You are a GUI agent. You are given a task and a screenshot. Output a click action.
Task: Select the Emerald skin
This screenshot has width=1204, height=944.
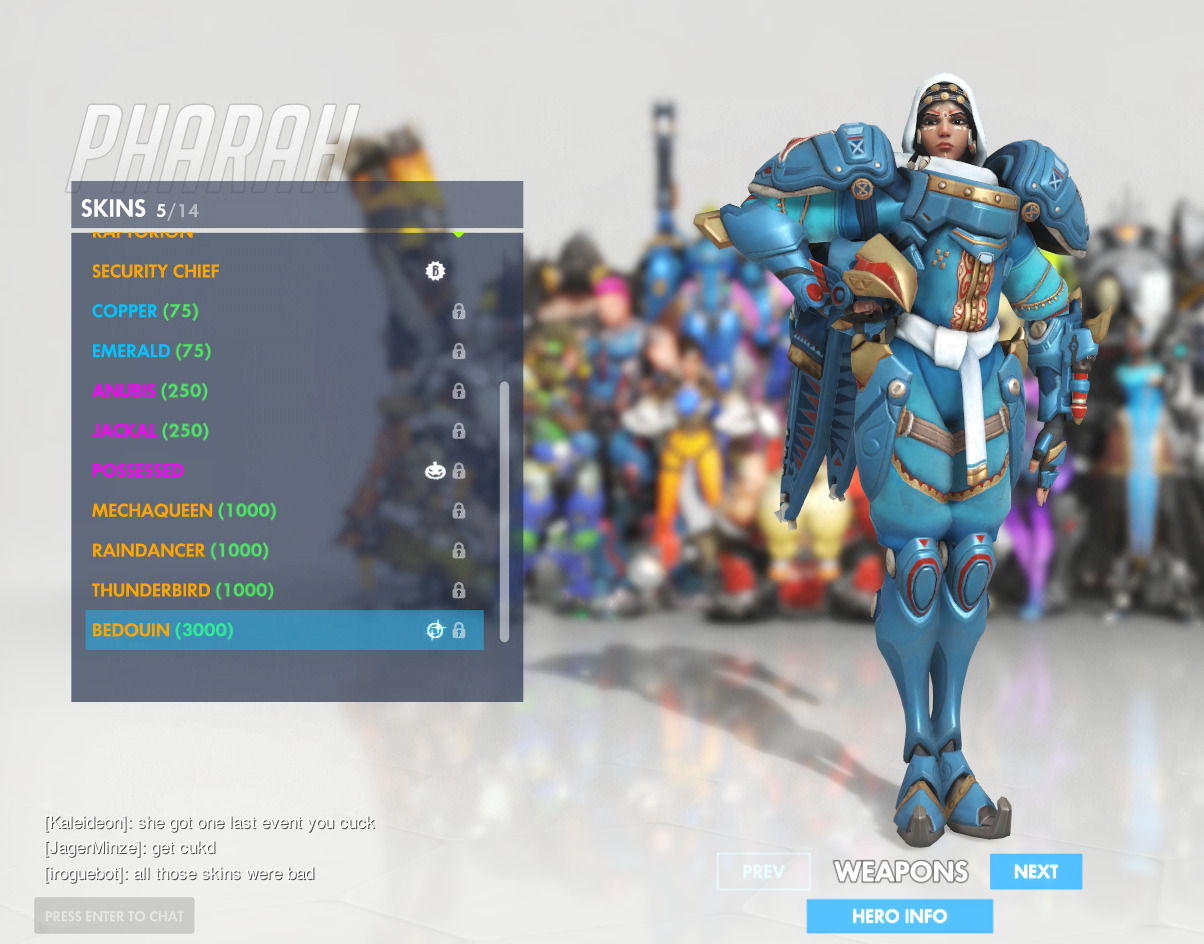[151, 351]
